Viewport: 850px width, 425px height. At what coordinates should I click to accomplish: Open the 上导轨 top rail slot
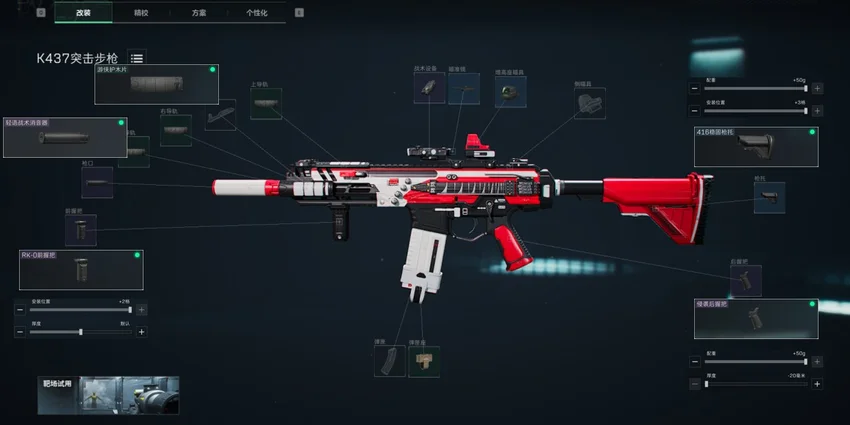click(x=265, y=104)
